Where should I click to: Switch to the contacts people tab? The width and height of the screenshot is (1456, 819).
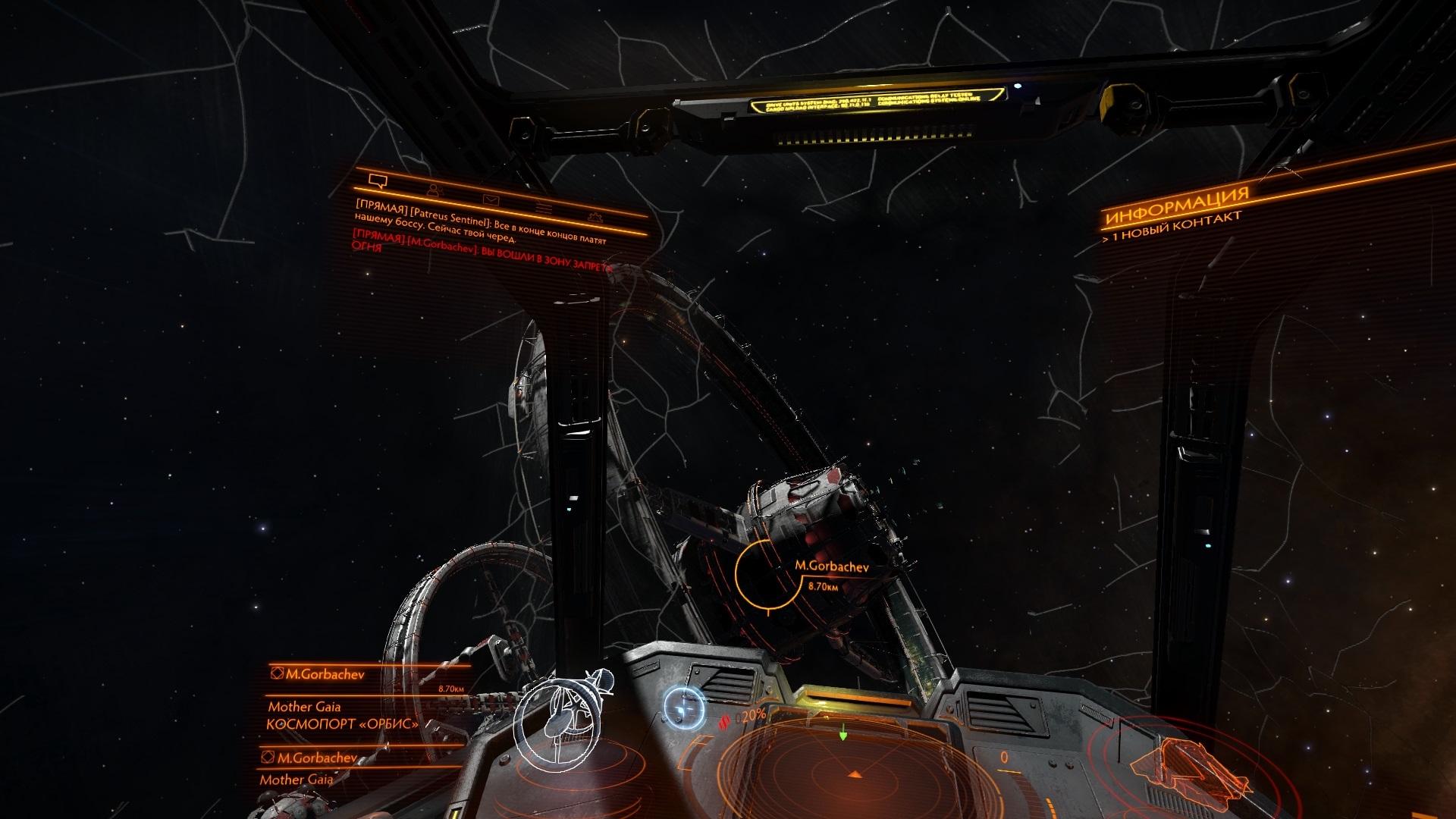(x=435, y=190)
